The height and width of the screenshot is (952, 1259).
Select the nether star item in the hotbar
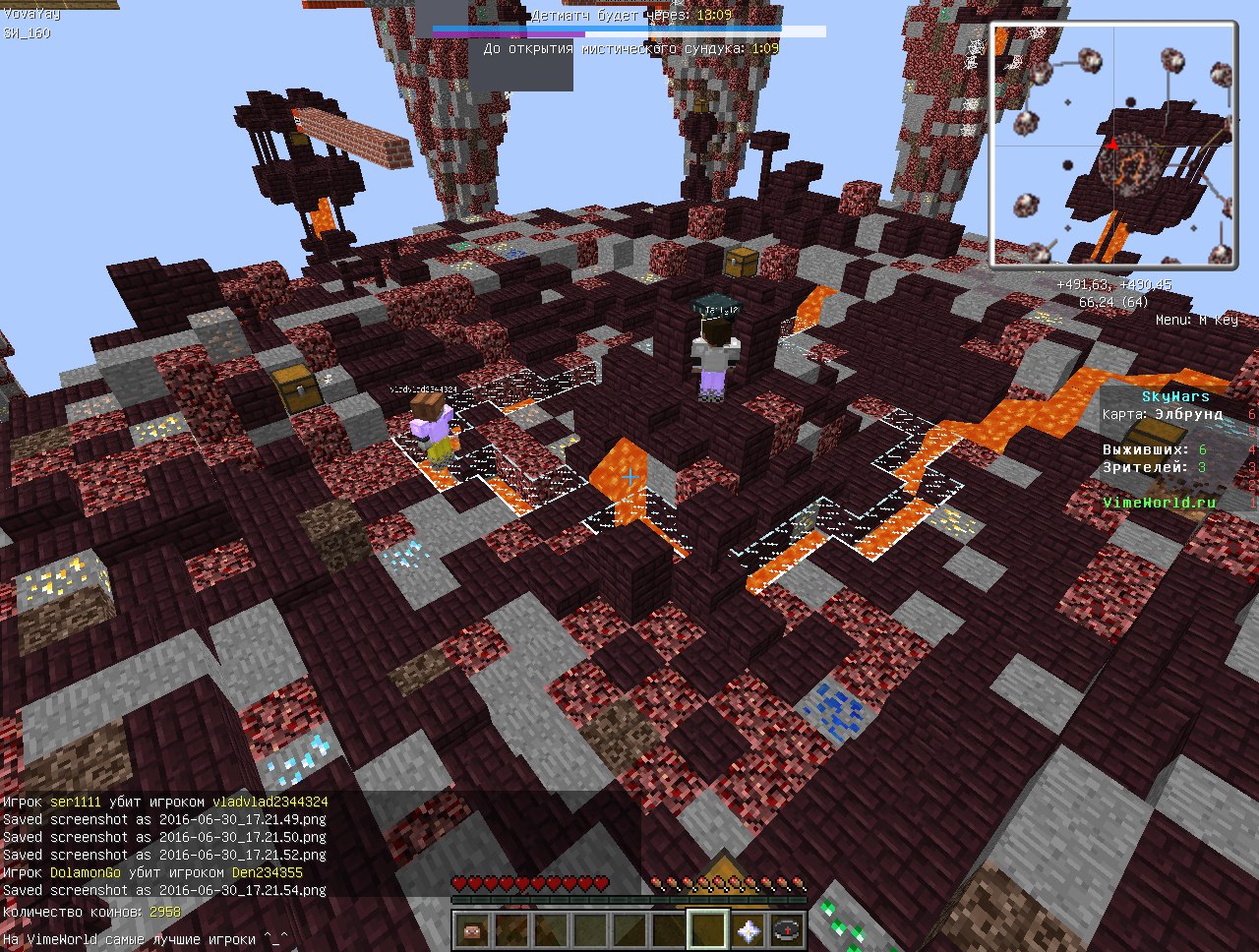[x=748, y=930]
